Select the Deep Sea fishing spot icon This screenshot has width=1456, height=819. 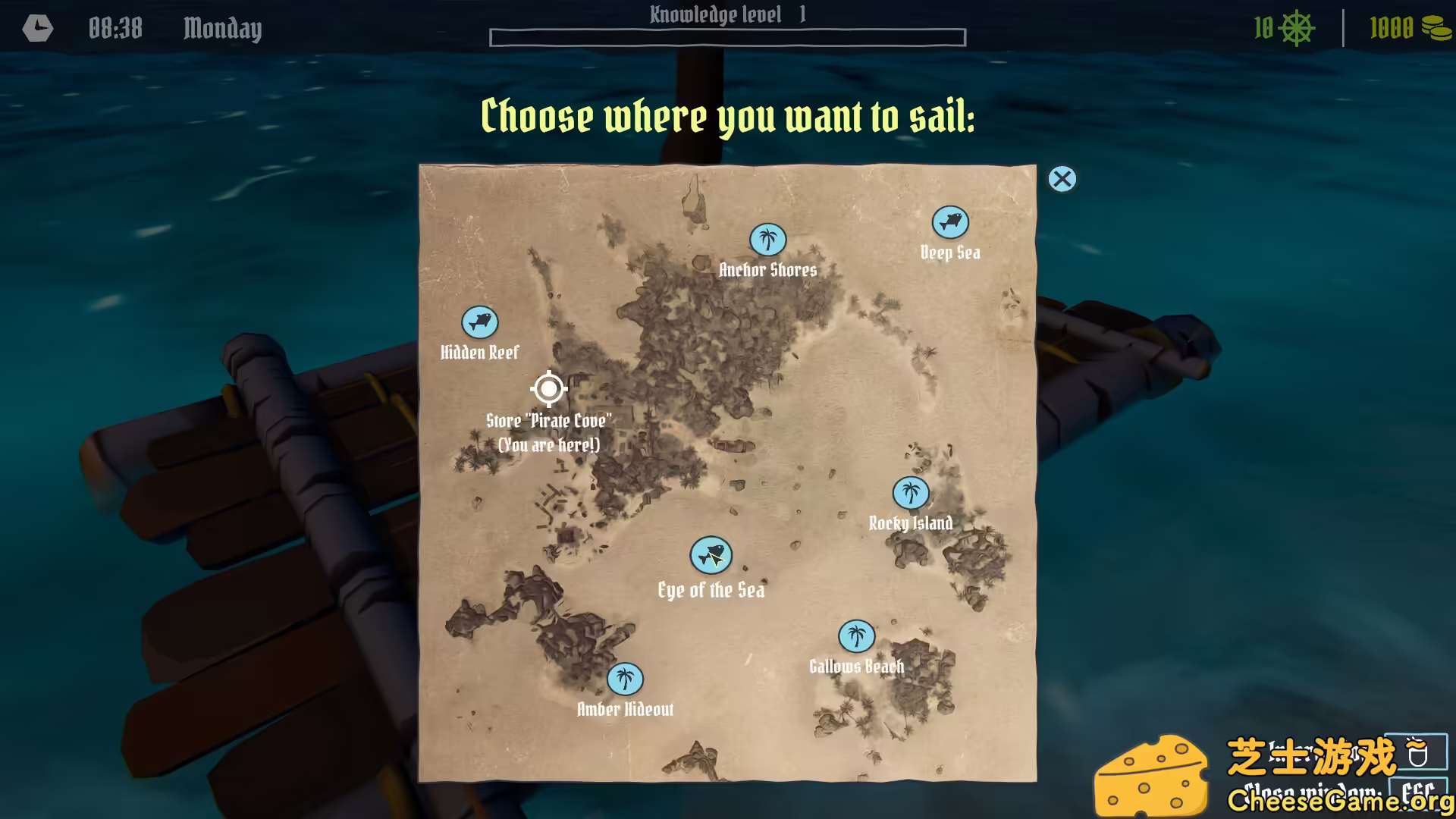(949, 222)
